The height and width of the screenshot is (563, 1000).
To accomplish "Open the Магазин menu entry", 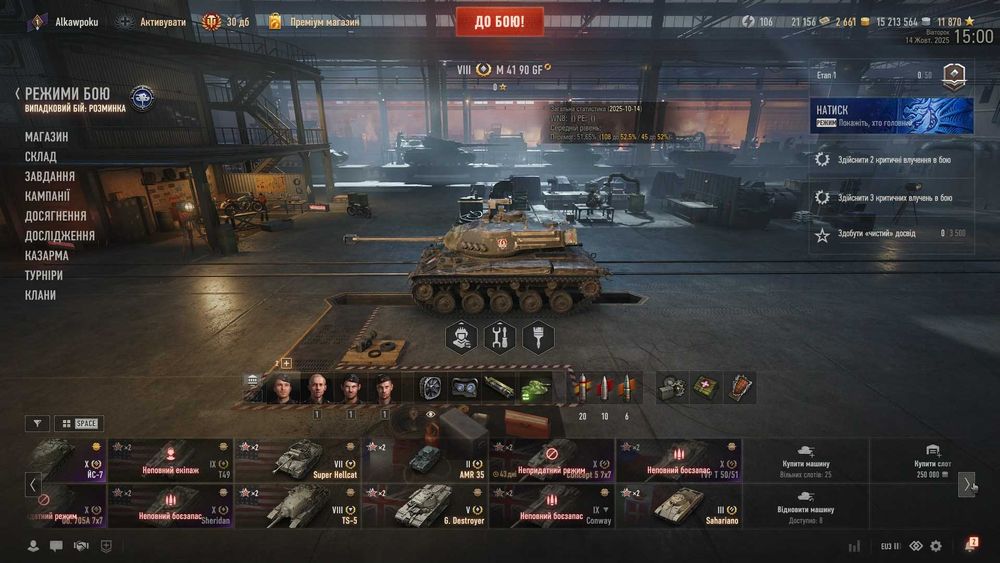I will [x=47, y=137].
